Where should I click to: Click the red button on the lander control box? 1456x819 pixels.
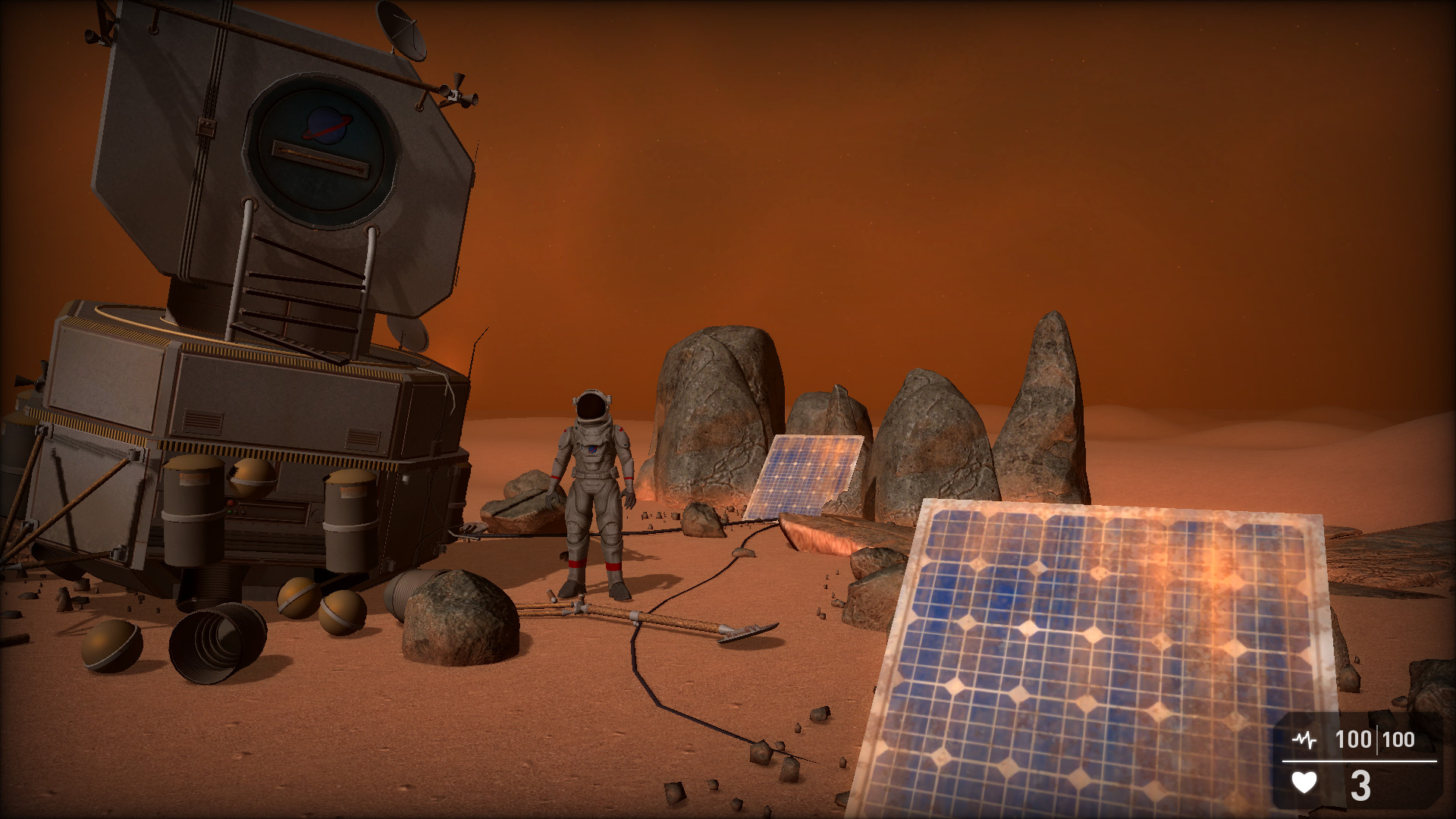pos(231,502)
